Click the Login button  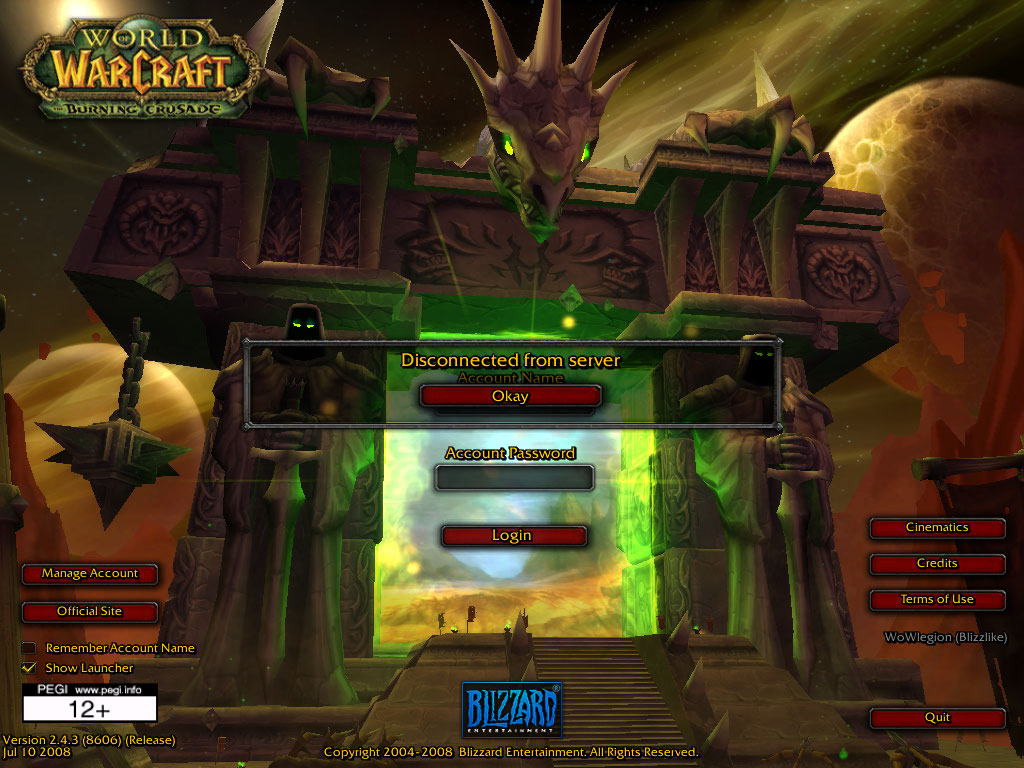(512, 536)
